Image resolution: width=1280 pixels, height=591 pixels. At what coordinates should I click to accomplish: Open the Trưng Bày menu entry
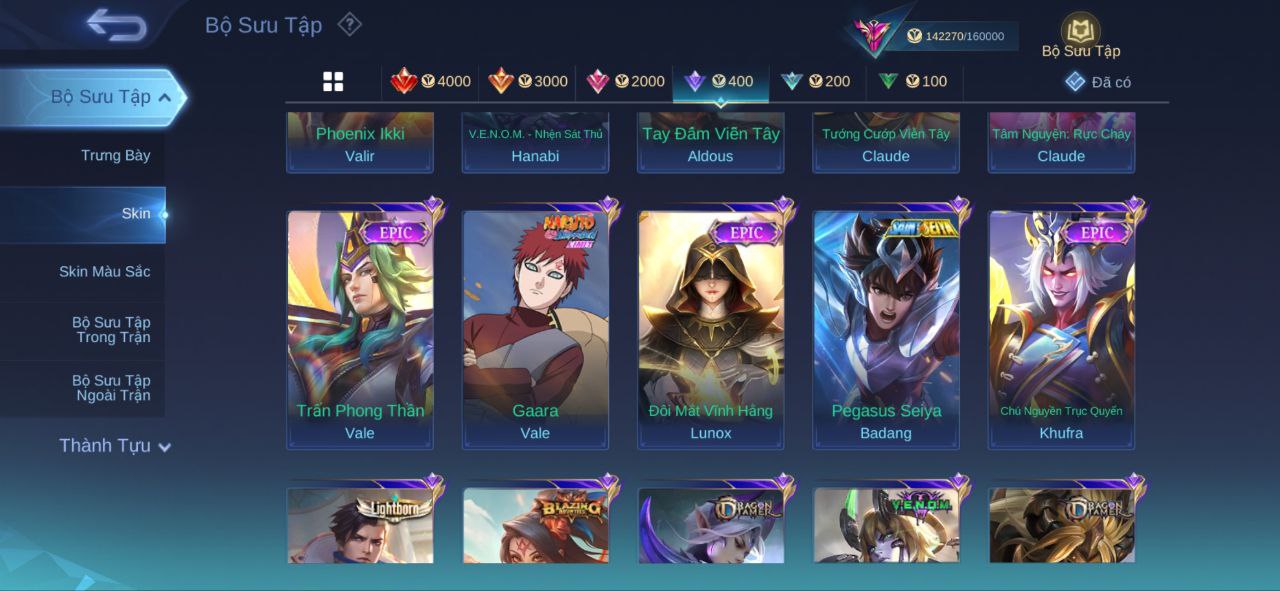(115, 155)
